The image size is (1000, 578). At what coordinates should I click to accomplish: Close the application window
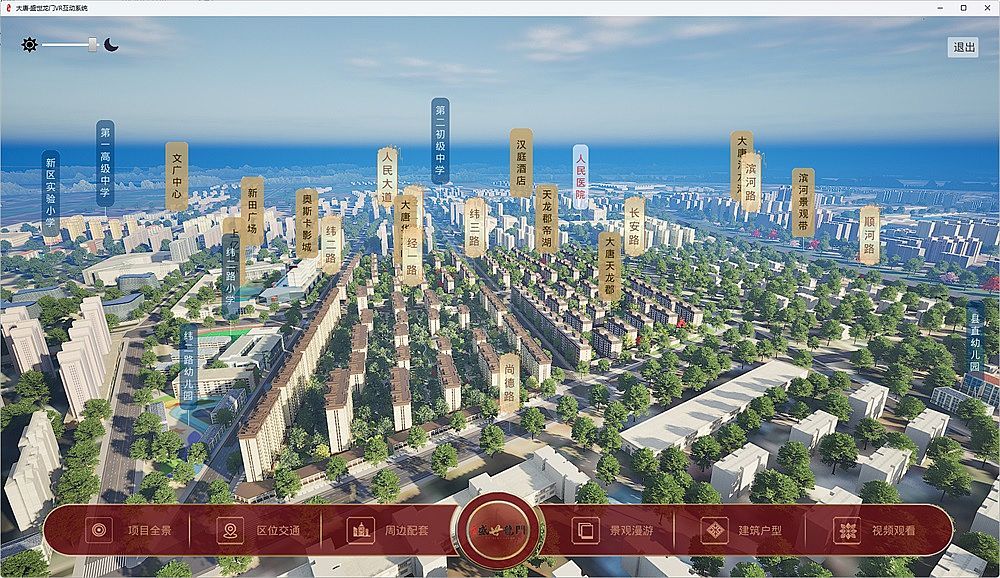(985, 7)
